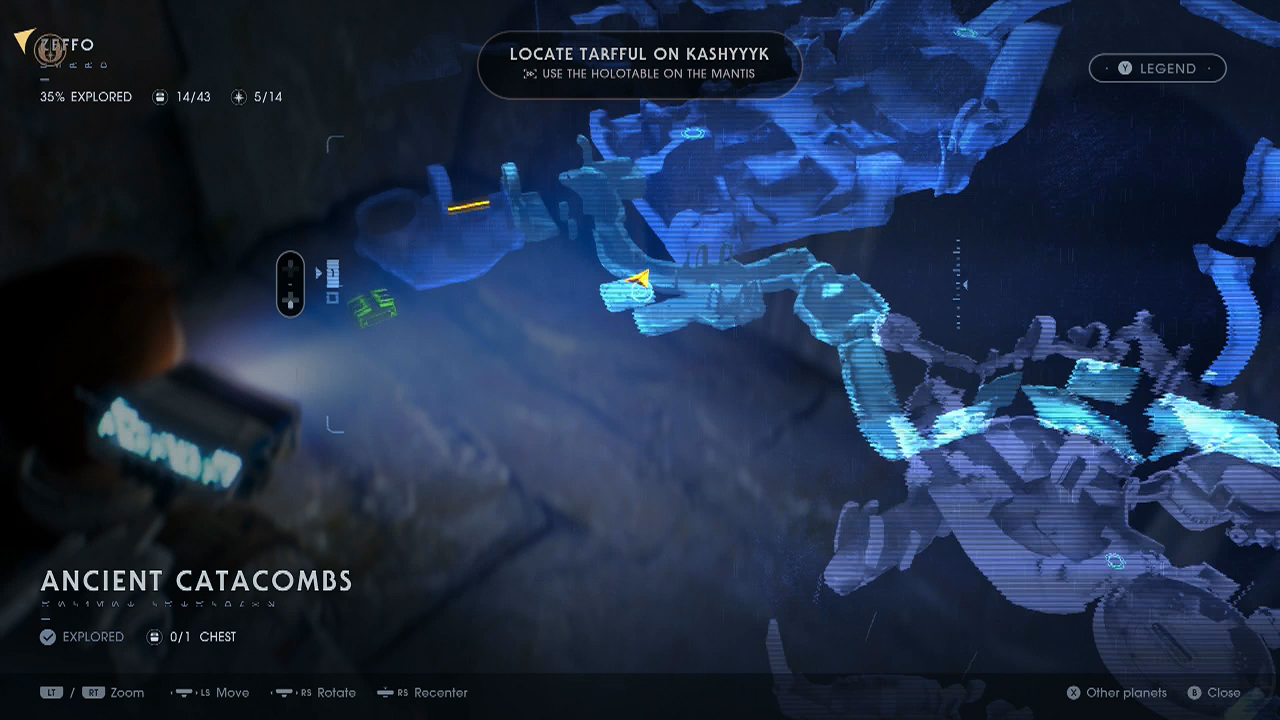Viewport: 1280px width, 720px height.
Task: Toggle the EXPLORED checkmark indicator
Action: click(47, 636)
